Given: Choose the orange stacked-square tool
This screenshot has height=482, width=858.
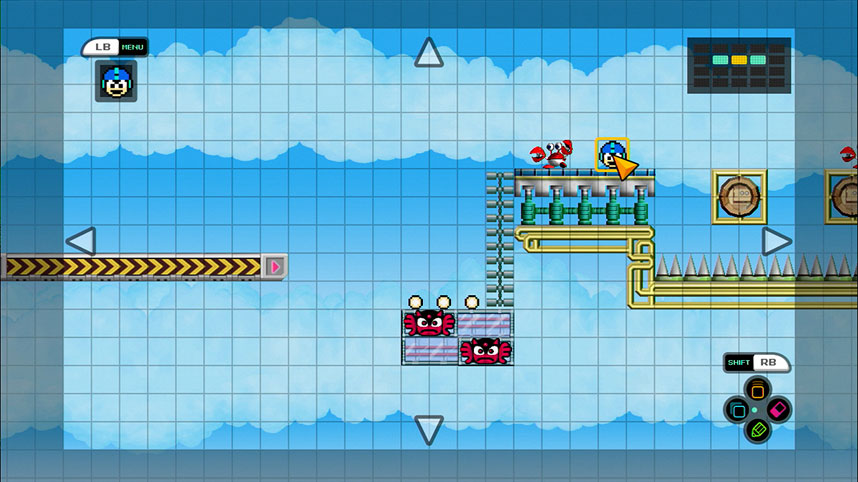Looking at the screenshot, I should [758, 389].
